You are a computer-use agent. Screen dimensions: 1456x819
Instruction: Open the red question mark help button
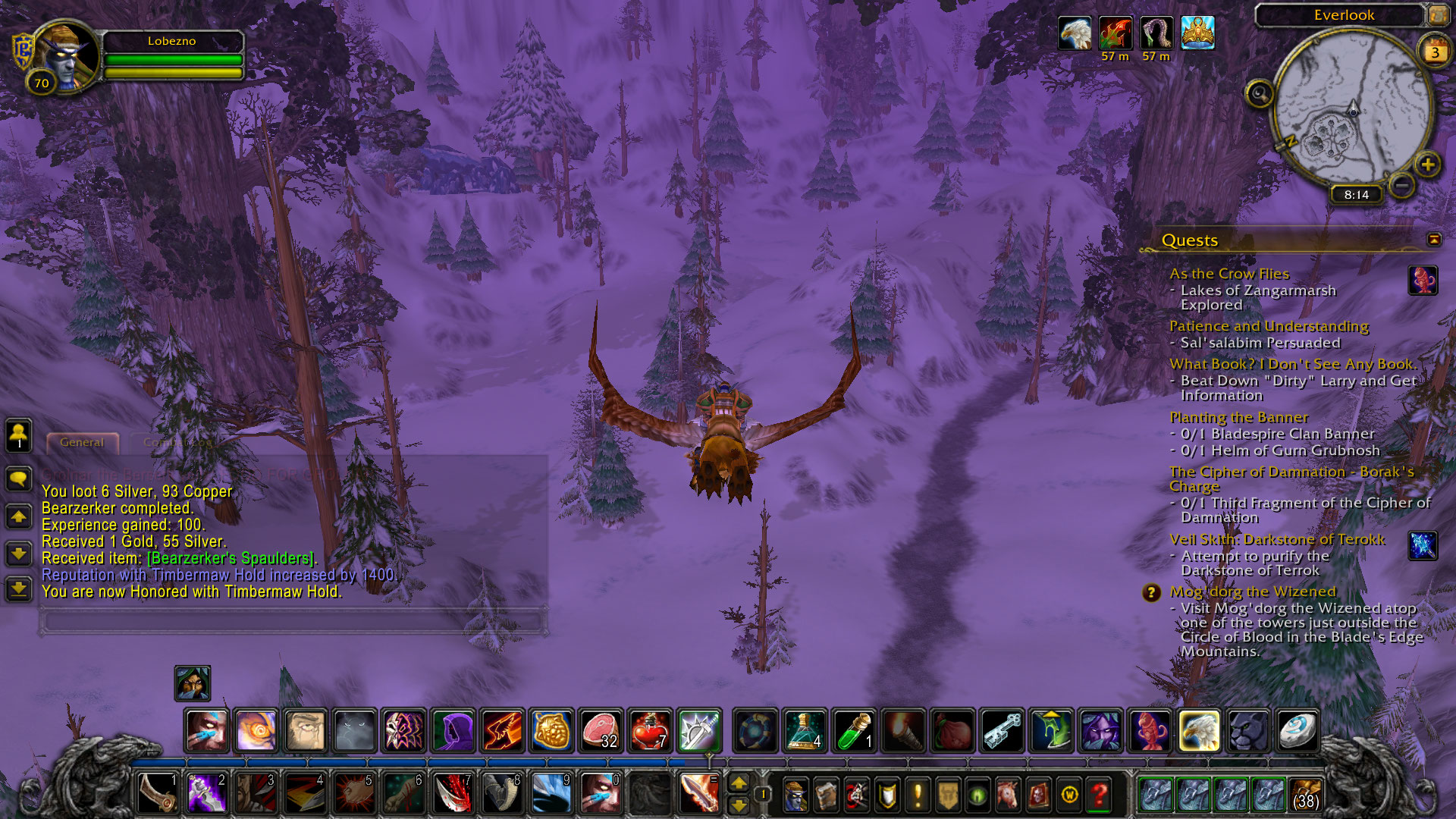1100,795
